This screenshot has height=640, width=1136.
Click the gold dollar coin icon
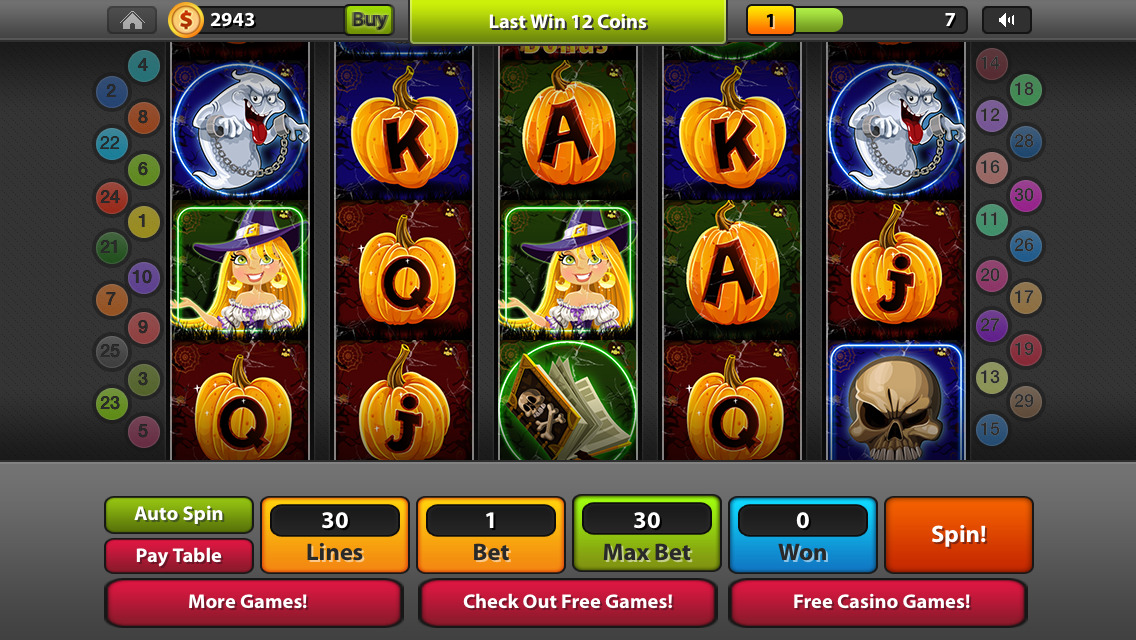click(185, 20)
